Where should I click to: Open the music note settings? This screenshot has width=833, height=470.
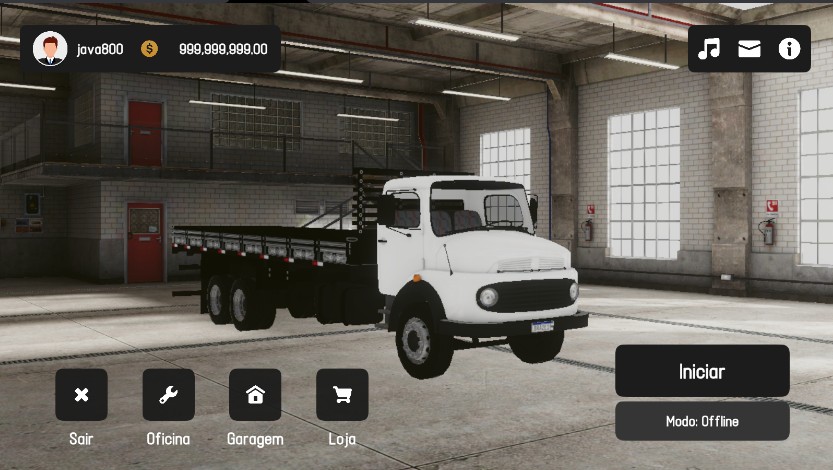[709, 49]
